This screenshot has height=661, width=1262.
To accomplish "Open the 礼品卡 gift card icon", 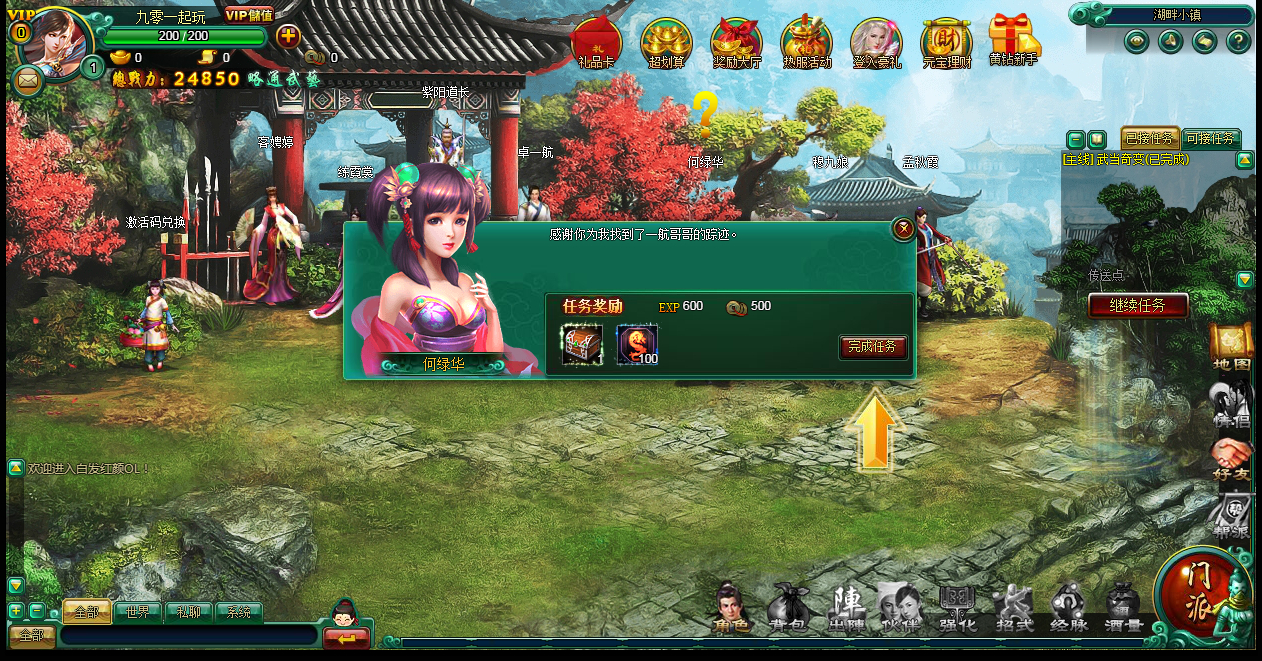I will [x=596, y=42].
